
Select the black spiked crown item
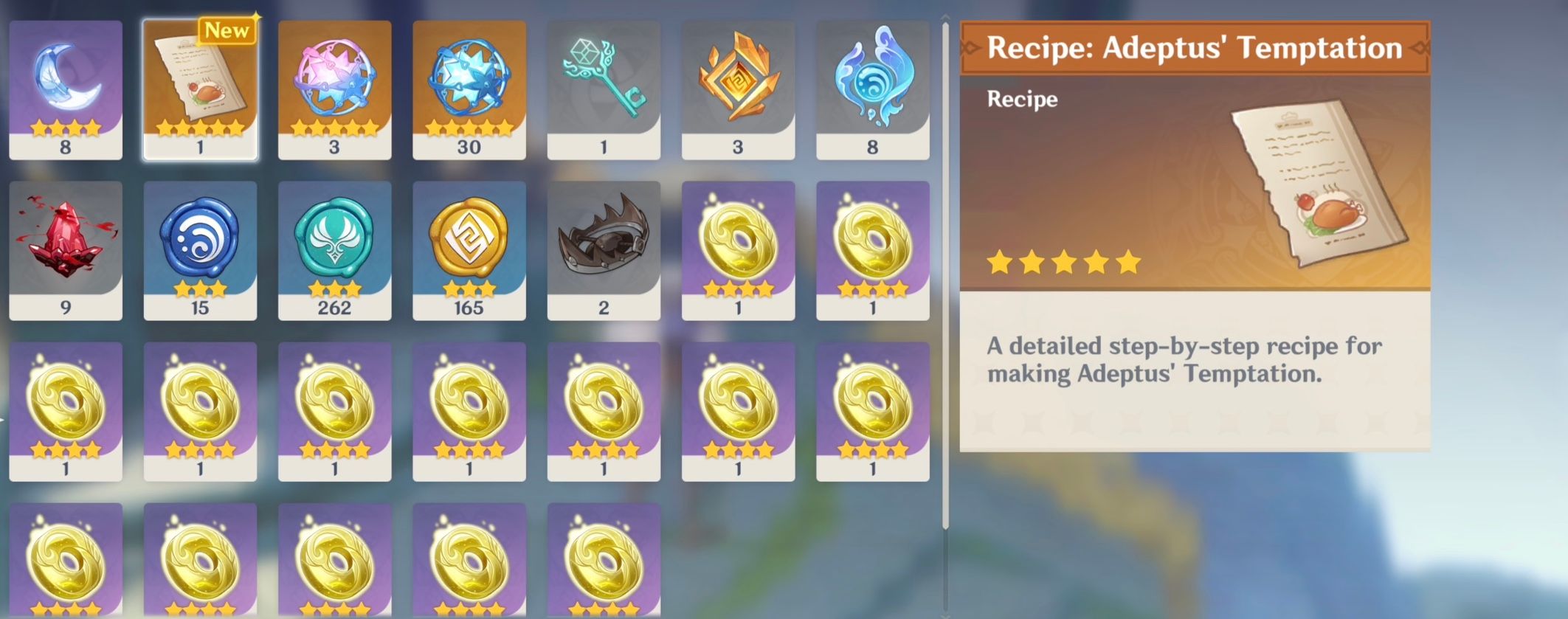[604, 243]
